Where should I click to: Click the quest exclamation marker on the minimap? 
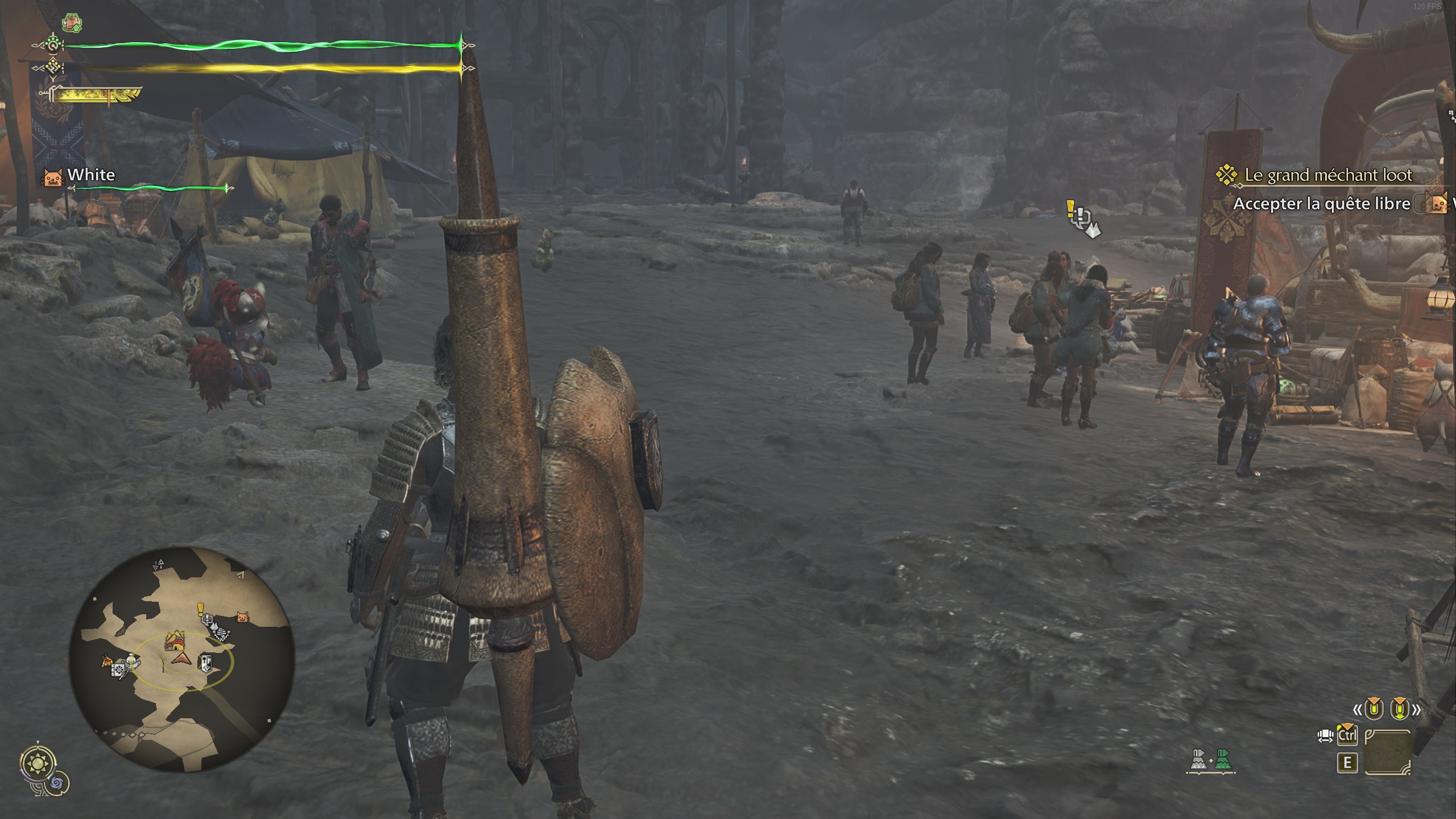tap(201, 610)
